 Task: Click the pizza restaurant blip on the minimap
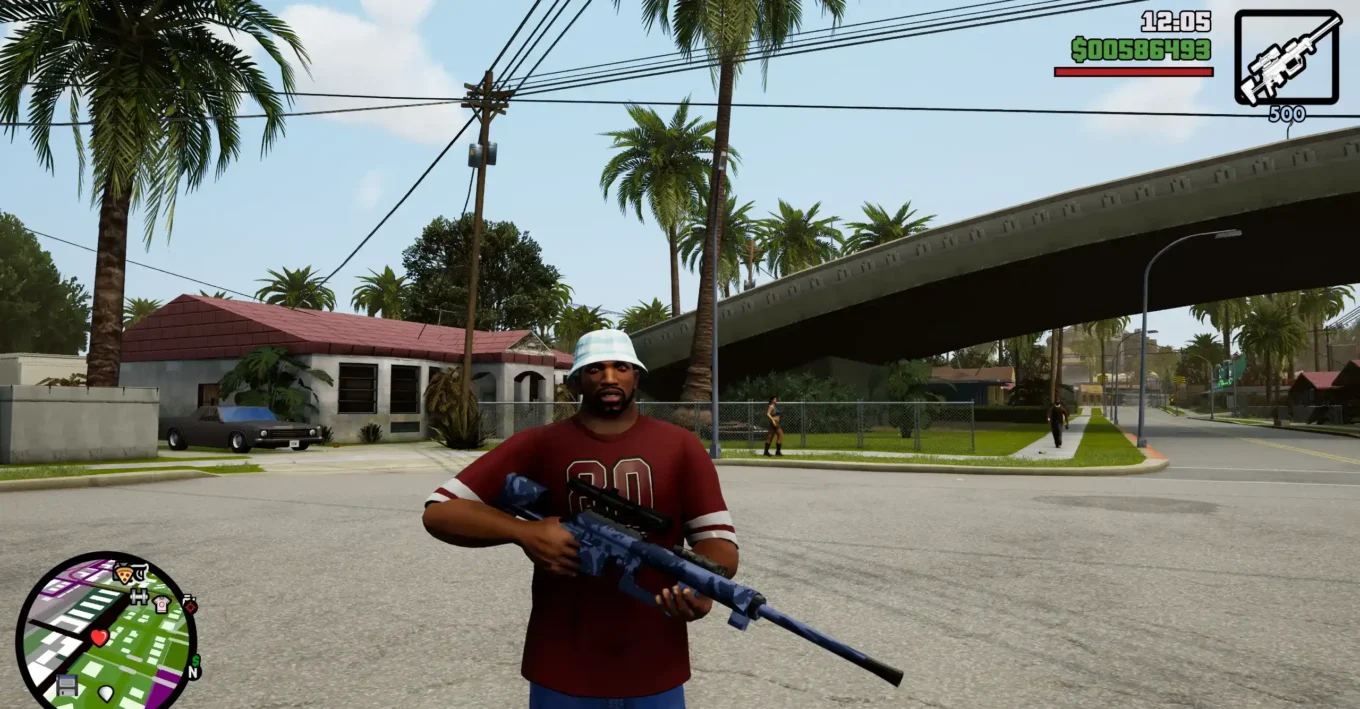(125, 574)
